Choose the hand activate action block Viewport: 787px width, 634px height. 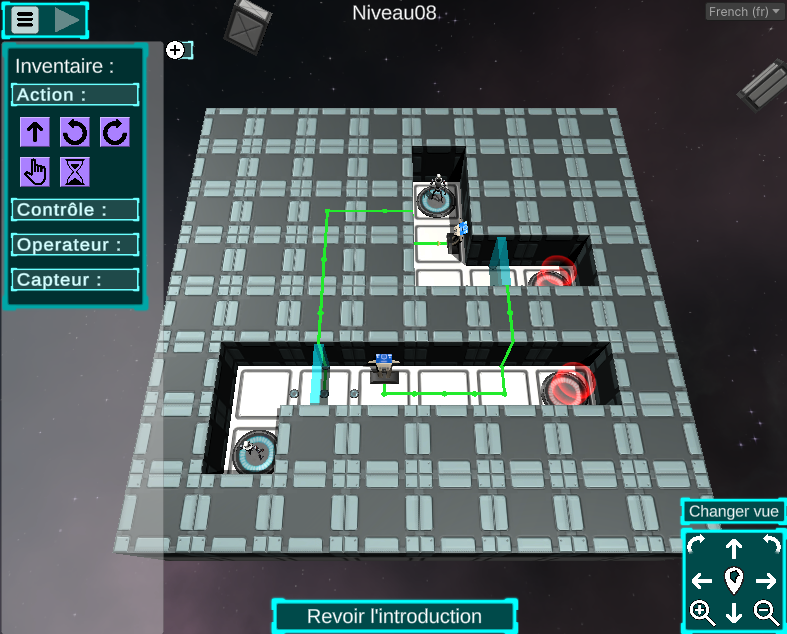35,172
